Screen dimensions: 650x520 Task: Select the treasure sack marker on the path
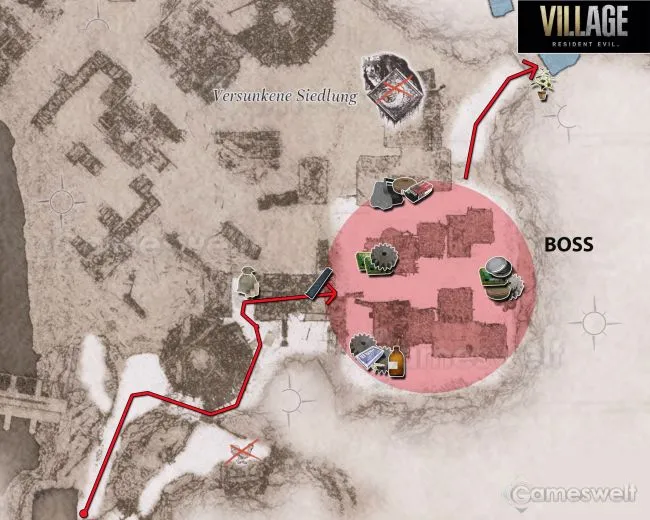tap(248, 285)
